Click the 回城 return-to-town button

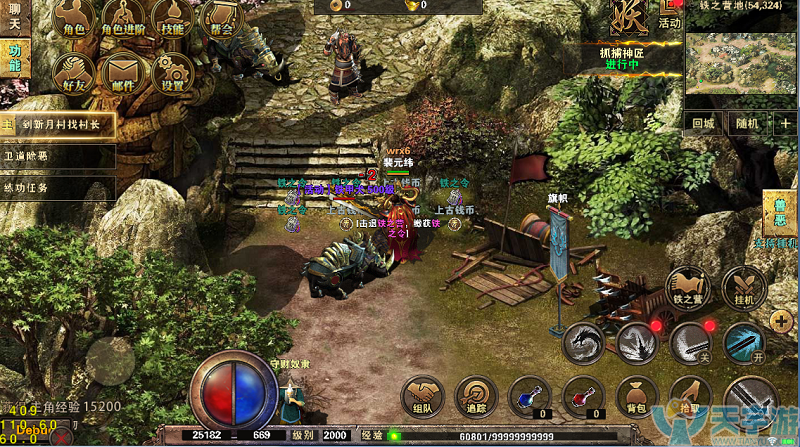[x=704, y=124]
